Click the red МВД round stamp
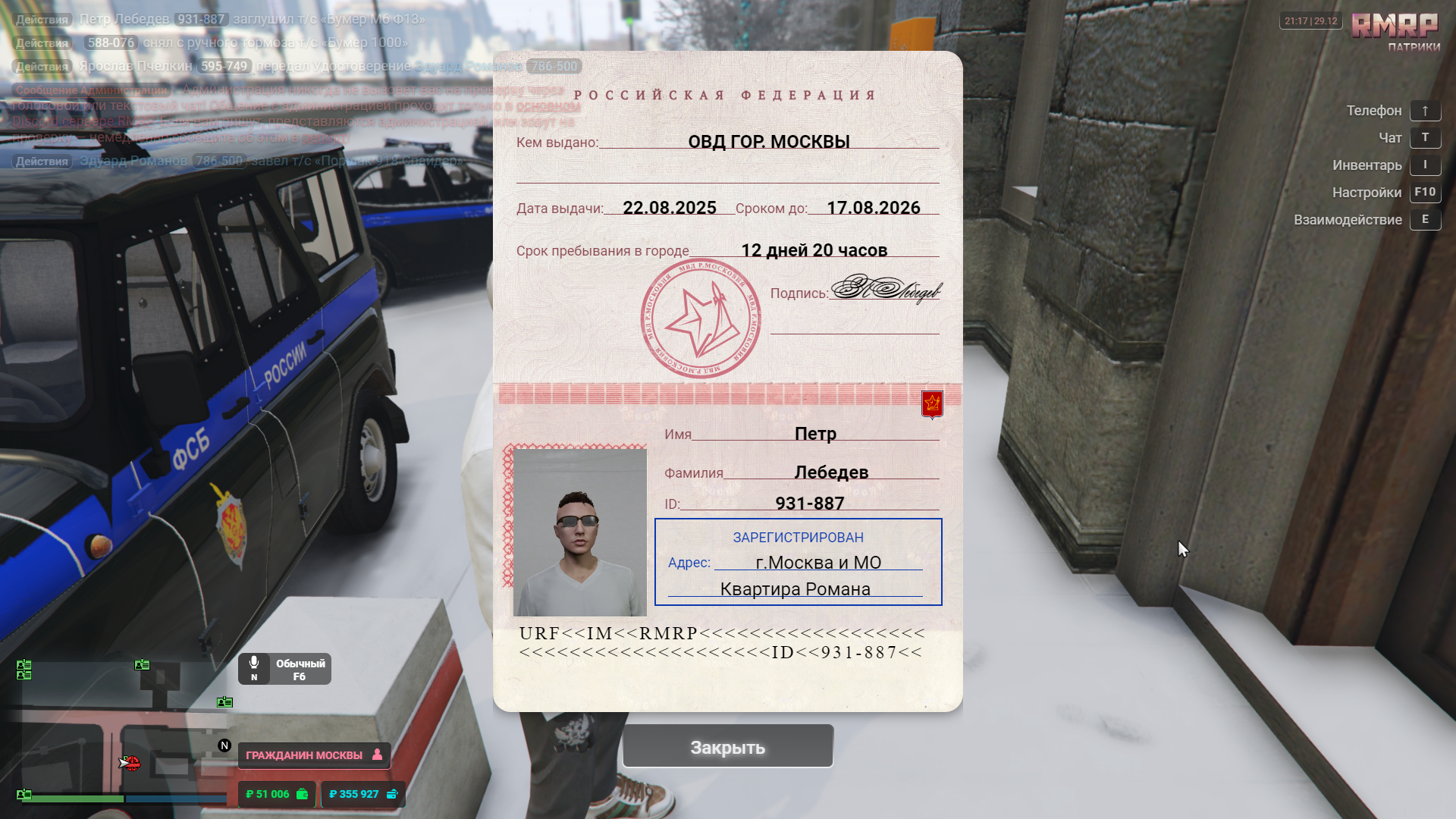 click(700, 318)
